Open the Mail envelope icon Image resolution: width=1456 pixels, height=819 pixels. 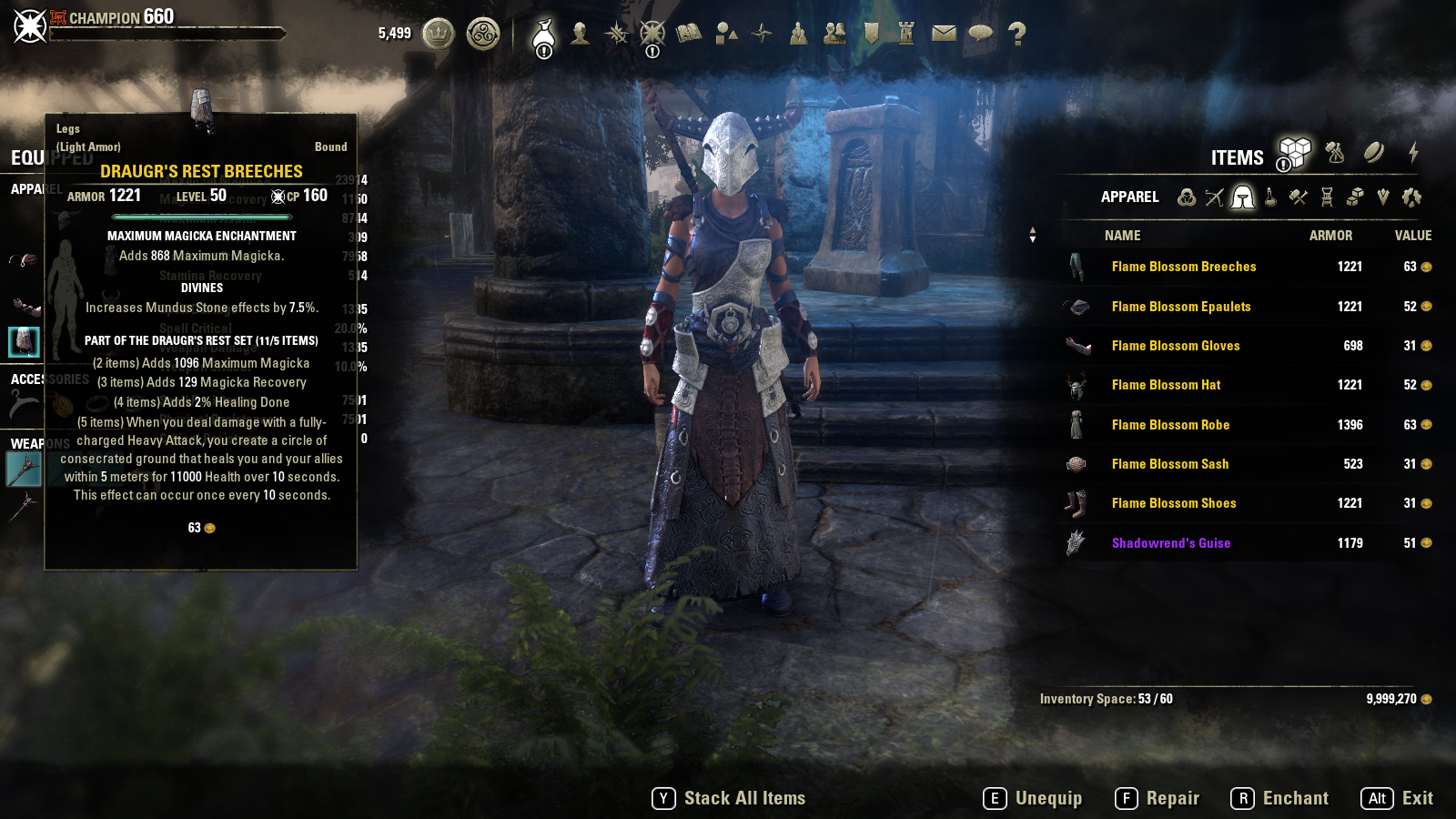tap(944, 34)
